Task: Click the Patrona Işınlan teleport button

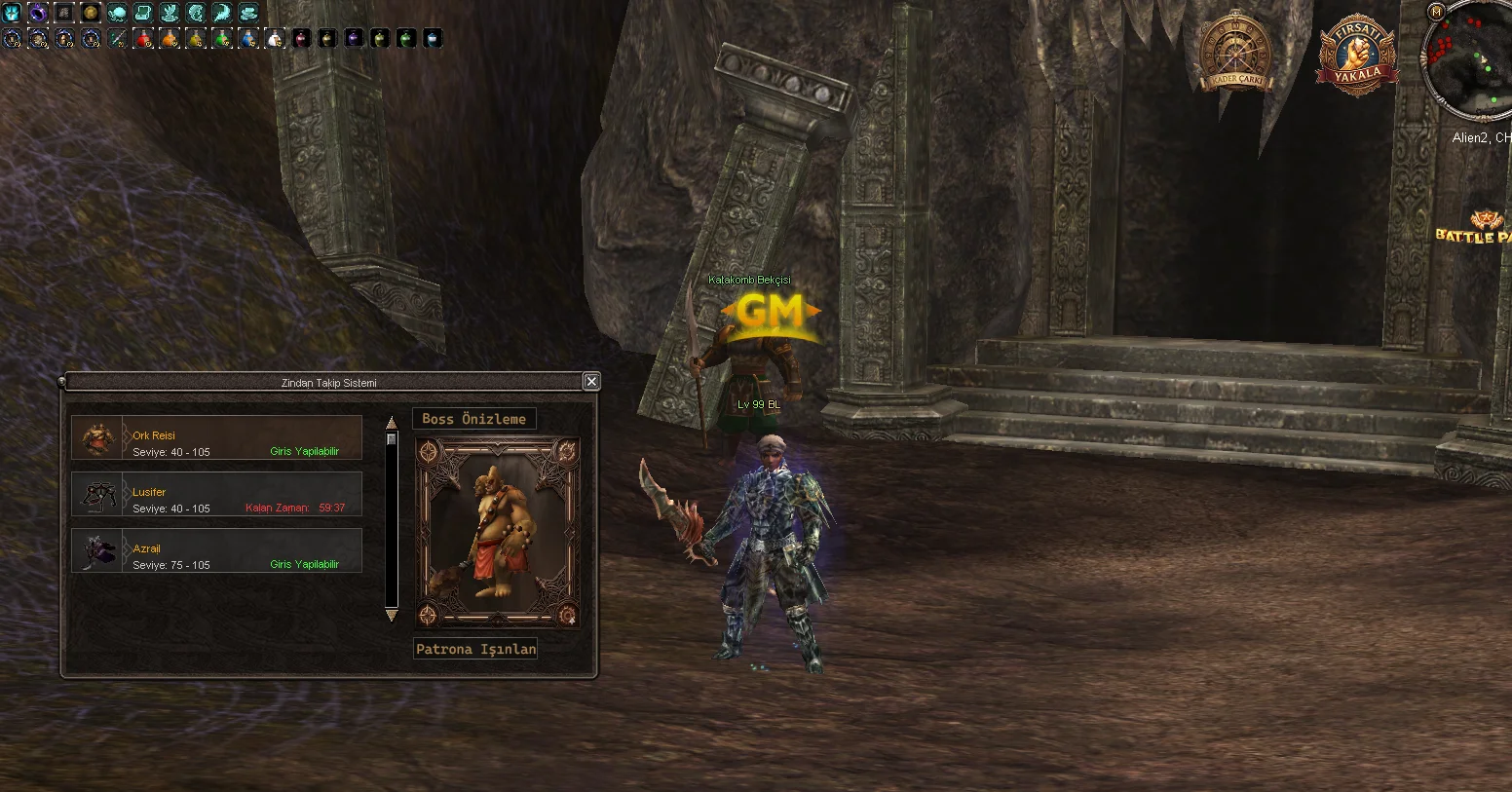Action: pyautogui.click(x=475, y=649)
